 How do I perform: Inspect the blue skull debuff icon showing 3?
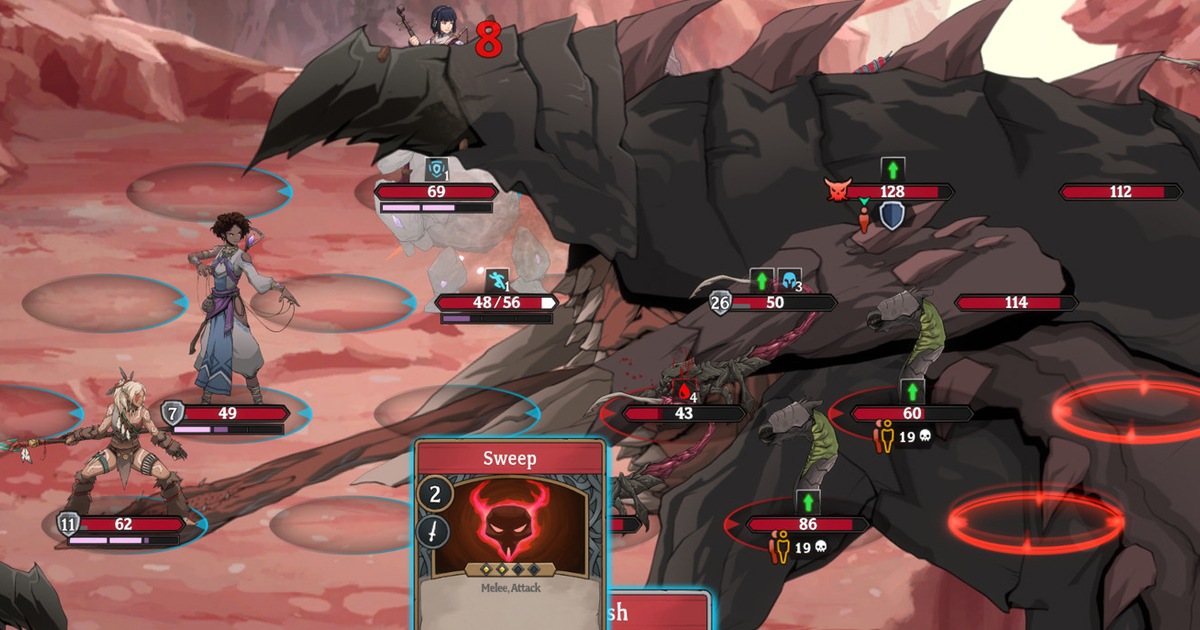click(790, 281)
